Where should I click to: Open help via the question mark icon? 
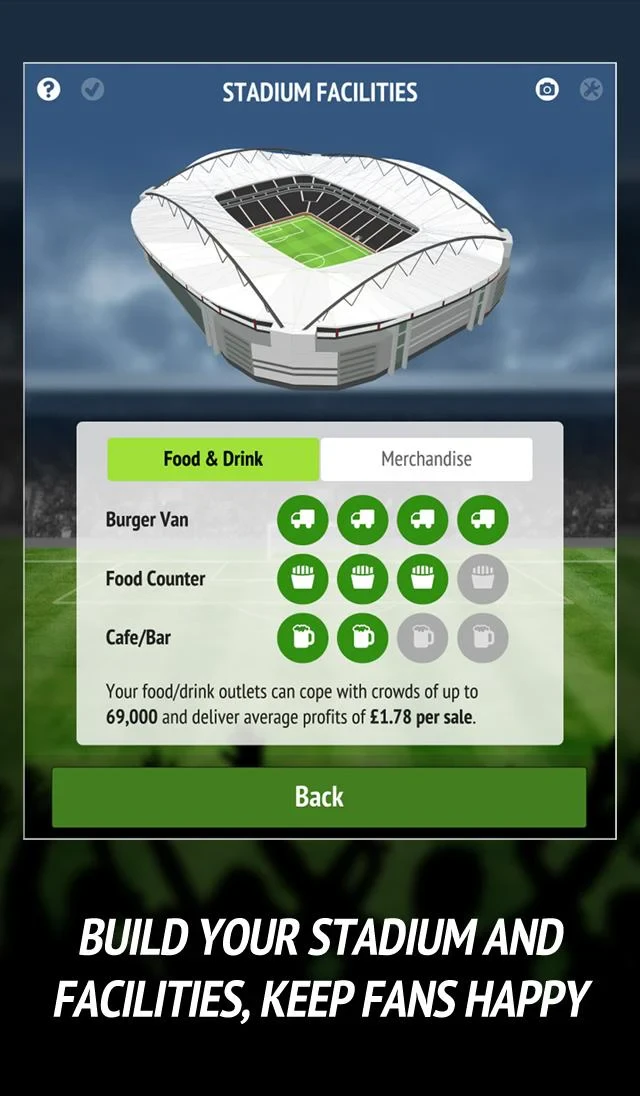[x=49, y=90]
